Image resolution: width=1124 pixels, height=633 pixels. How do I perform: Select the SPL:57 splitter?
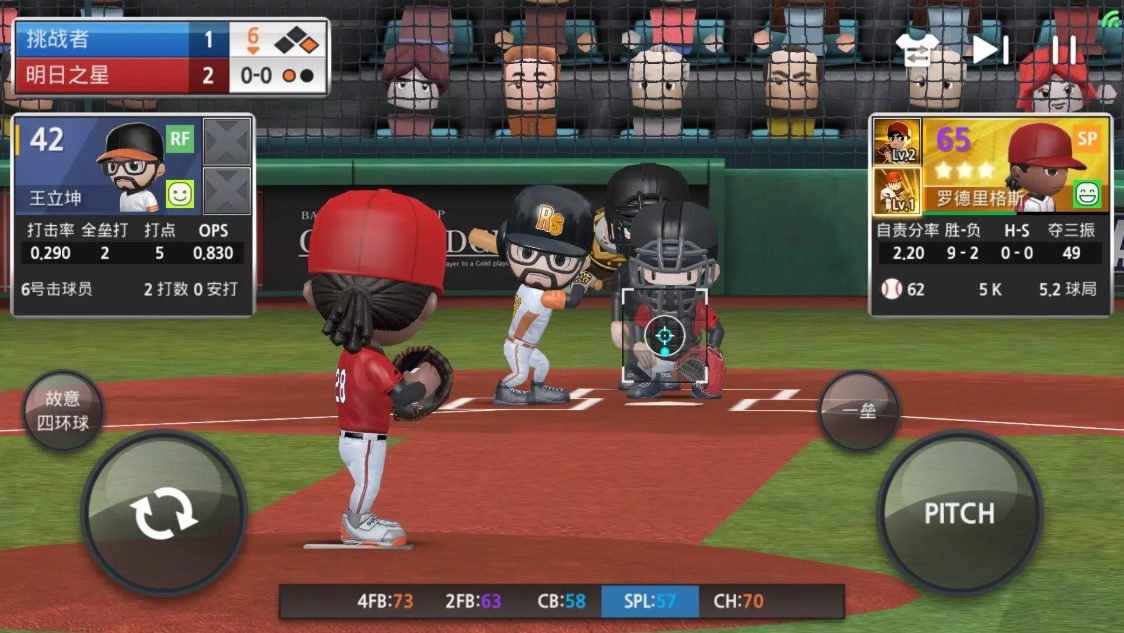pyautogui.click(x=650, y=601)
